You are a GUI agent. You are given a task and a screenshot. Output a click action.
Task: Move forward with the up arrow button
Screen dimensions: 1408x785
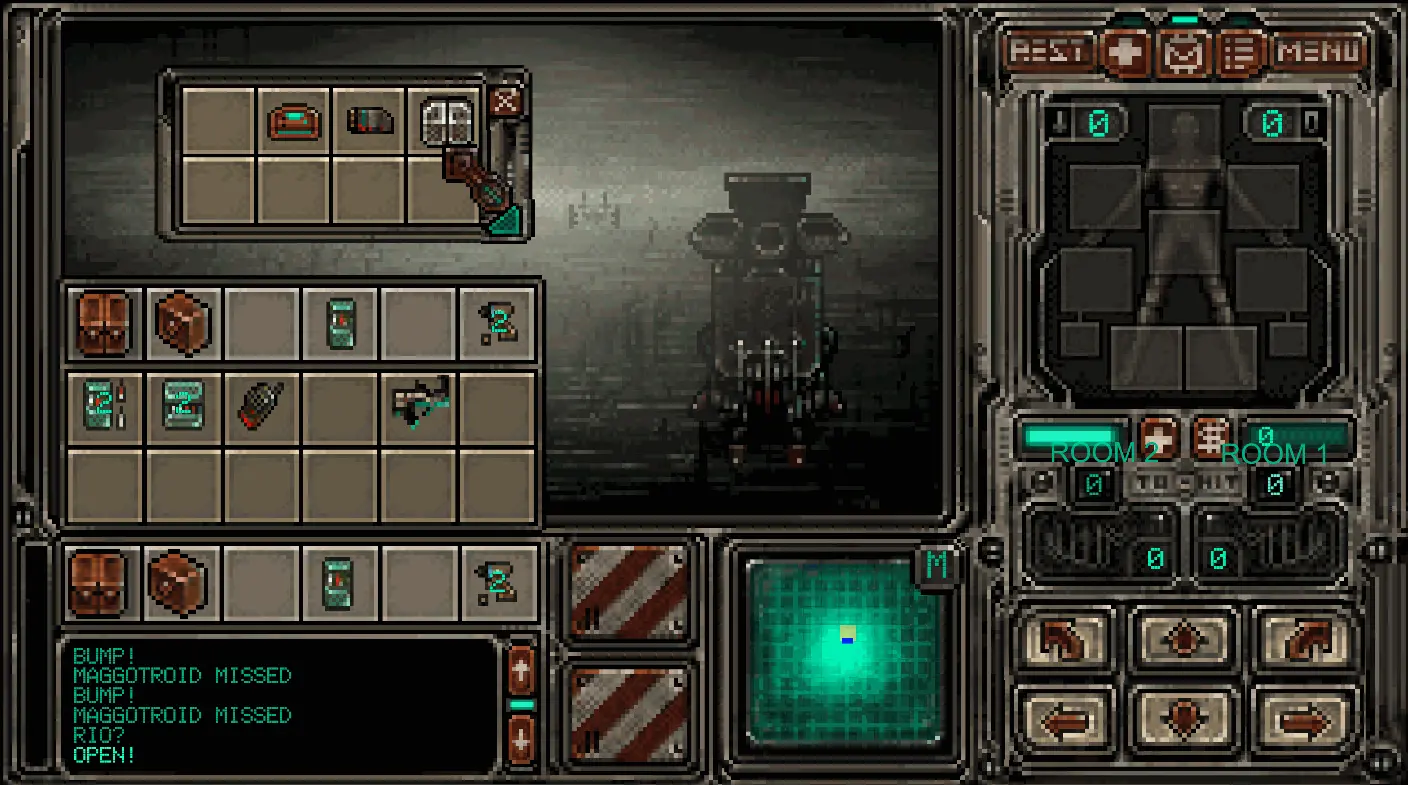[1184, 640]
